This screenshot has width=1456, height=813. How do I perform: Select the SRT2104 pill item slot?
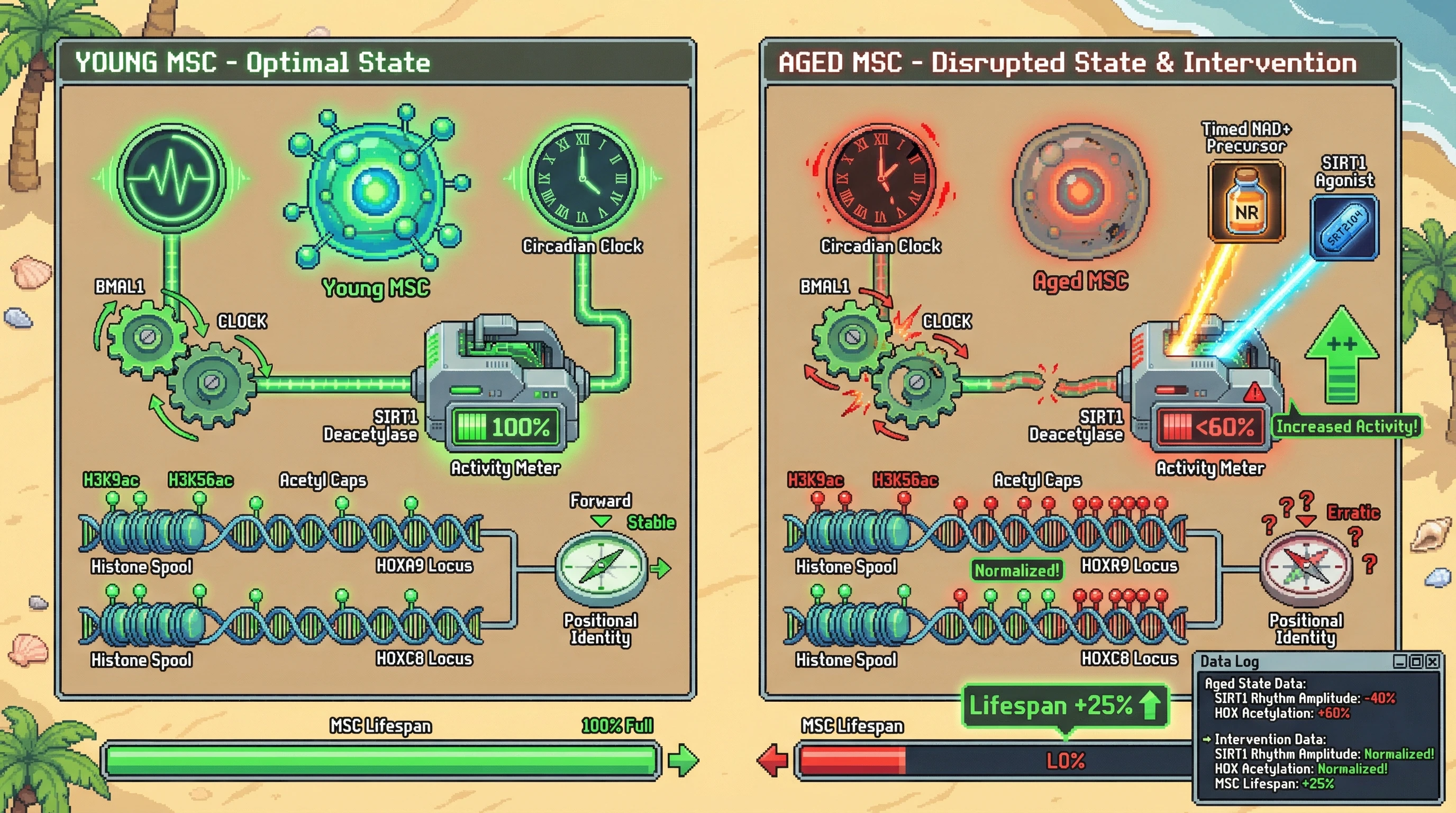1345,227
